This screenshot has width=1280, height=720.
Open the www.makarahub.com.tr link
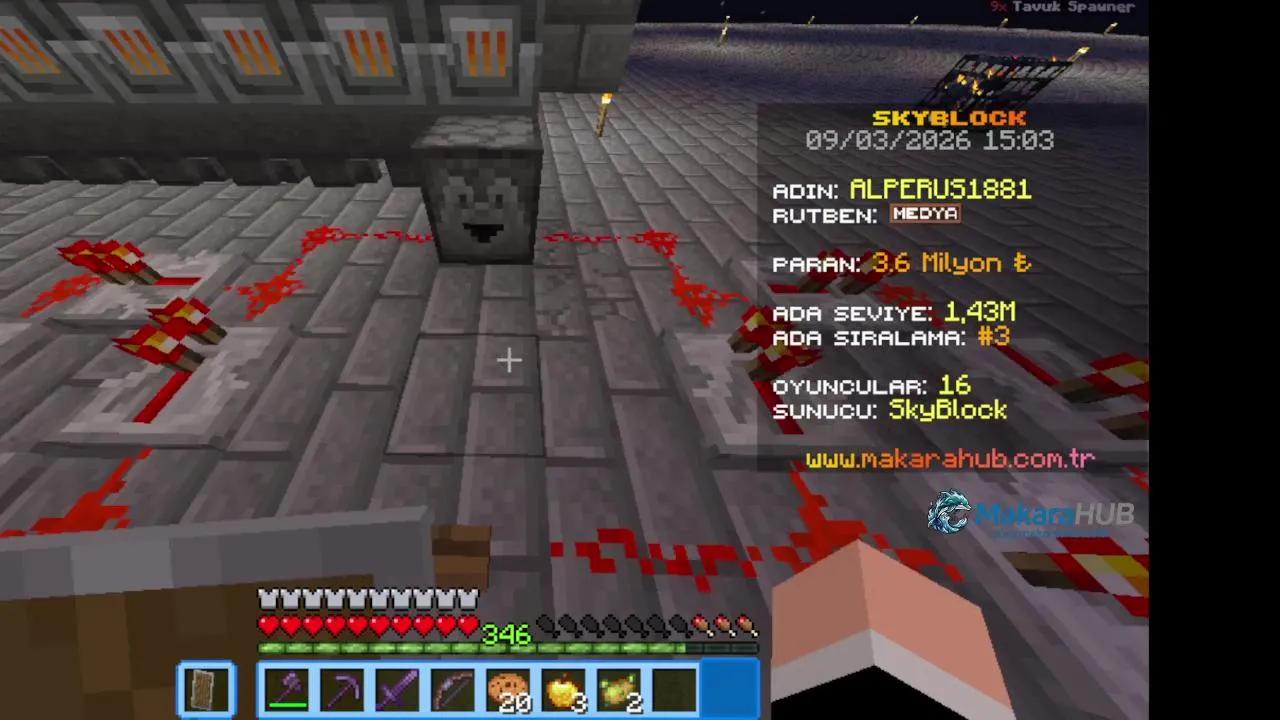(x=951, y=459)
